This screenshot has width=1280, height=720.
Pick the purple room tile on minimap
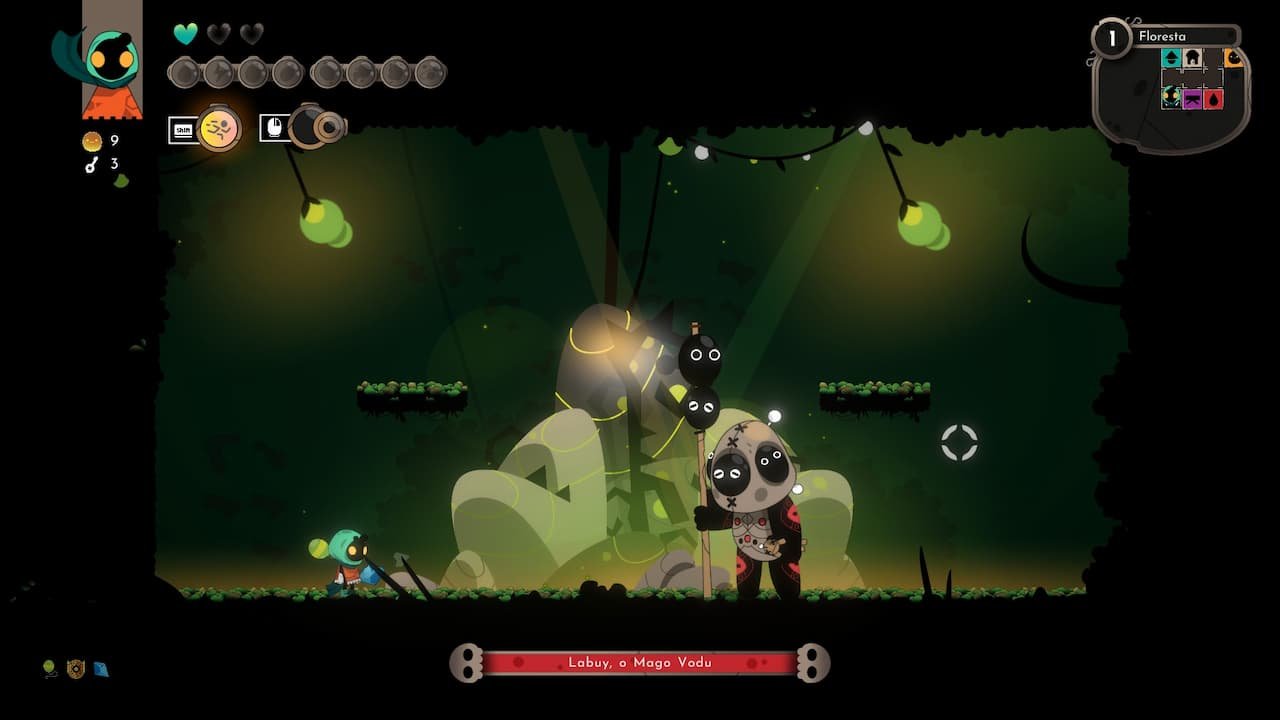[1192, 98]
